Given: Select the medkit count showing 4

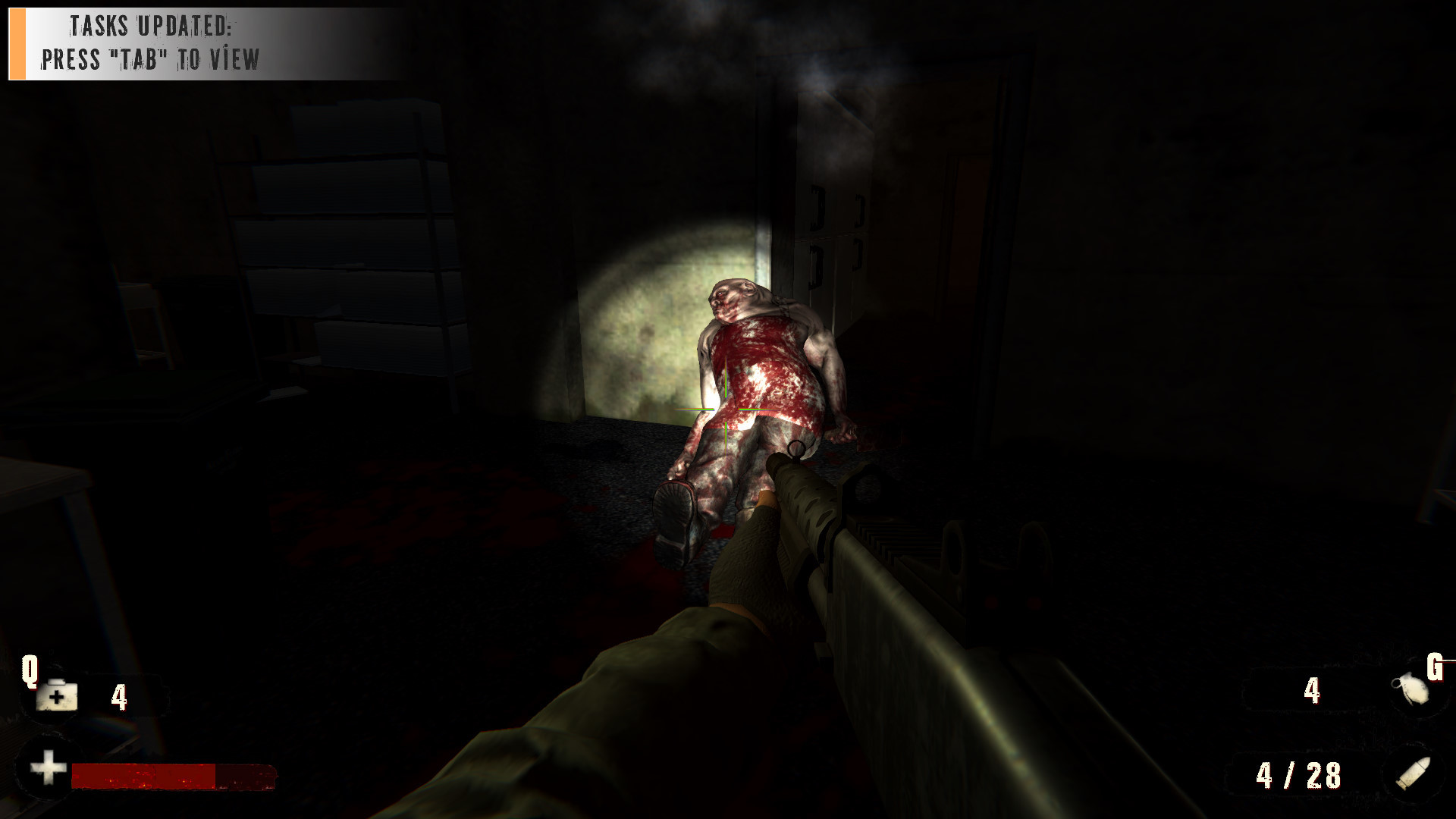Looking at the screenshot, I should tap(119, 696).
